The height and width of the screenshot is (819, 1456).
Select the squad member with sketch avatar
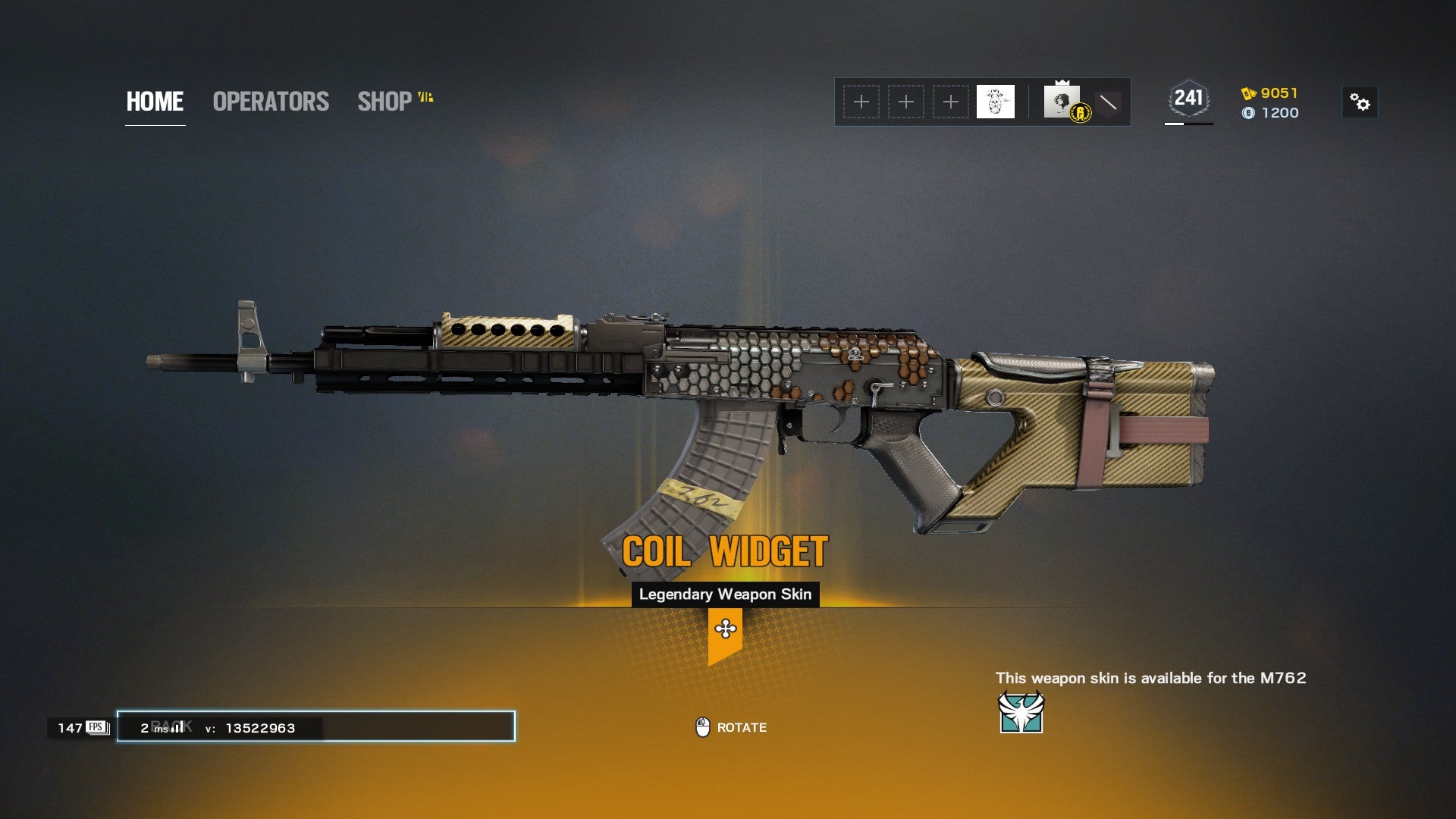995,102
